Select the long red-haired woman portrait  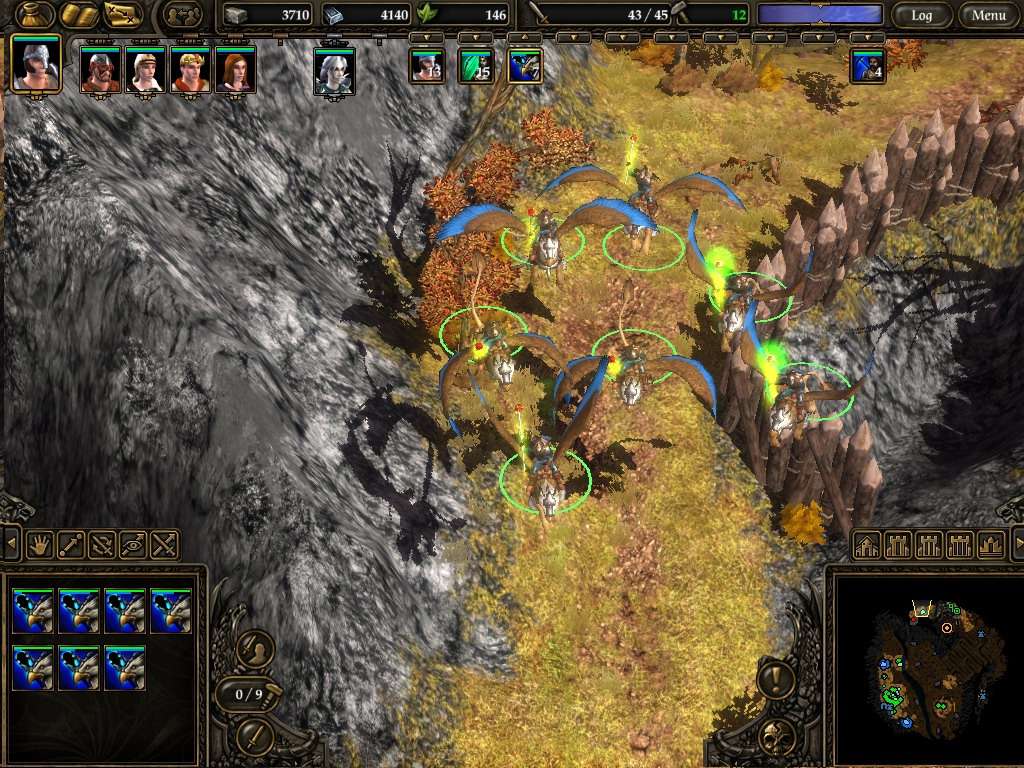point(235,70)
